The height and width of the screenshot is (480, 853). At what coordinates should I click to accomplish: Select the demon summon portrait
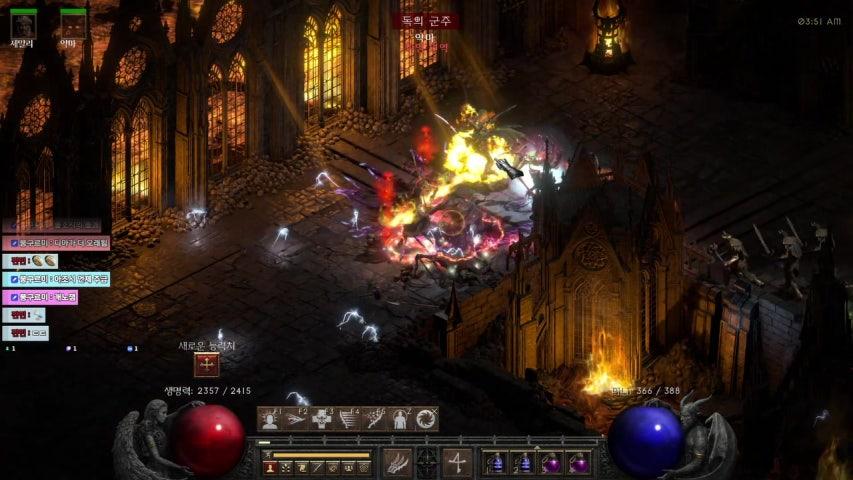pyautogui.click(x=72, y=23)
